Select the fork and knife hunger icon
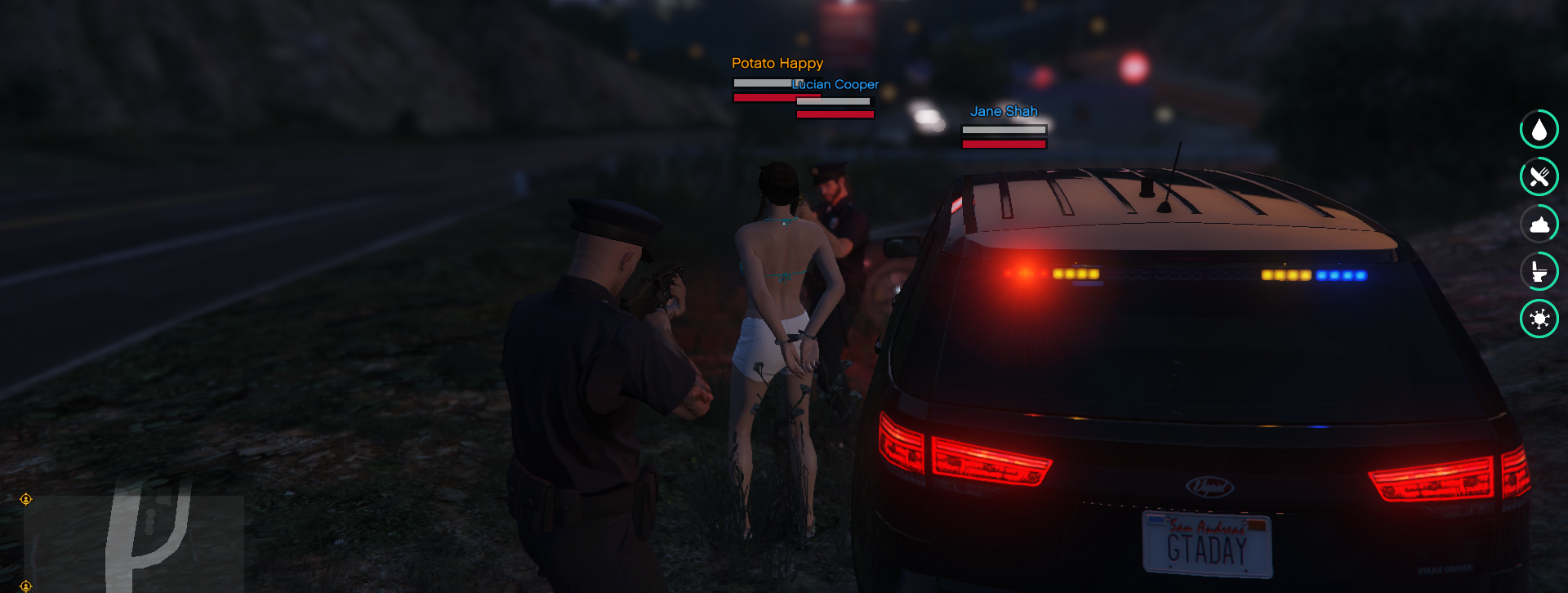 (1539, 176)
